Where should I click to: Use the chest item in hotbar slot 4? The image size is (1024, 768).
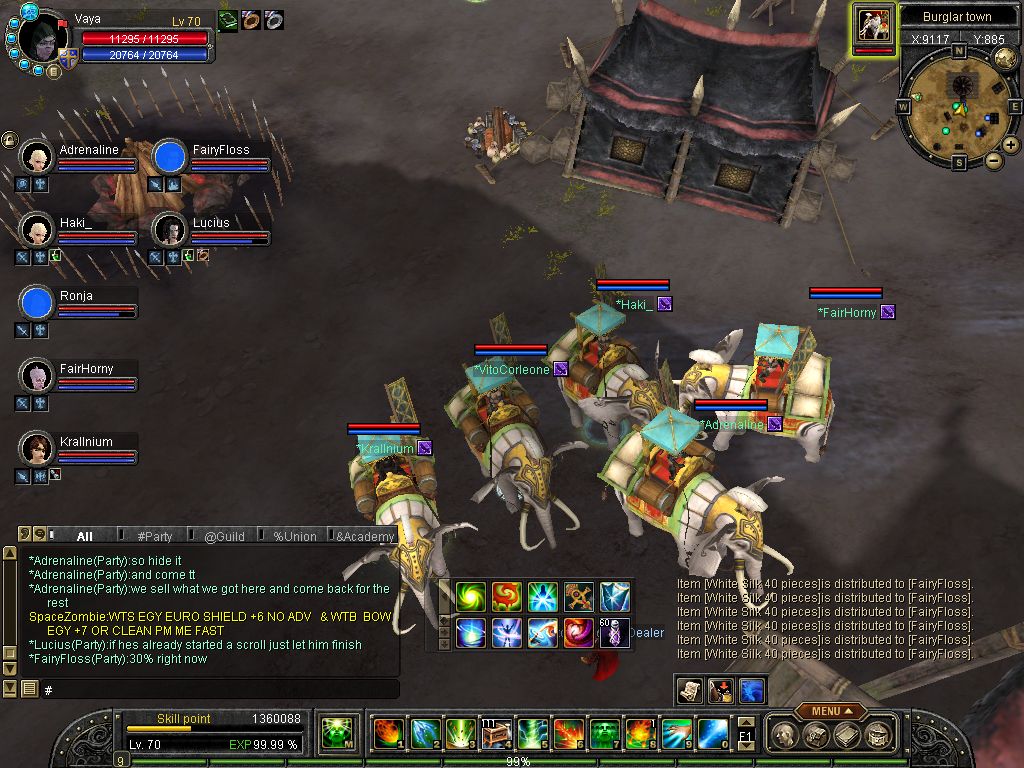496,734
